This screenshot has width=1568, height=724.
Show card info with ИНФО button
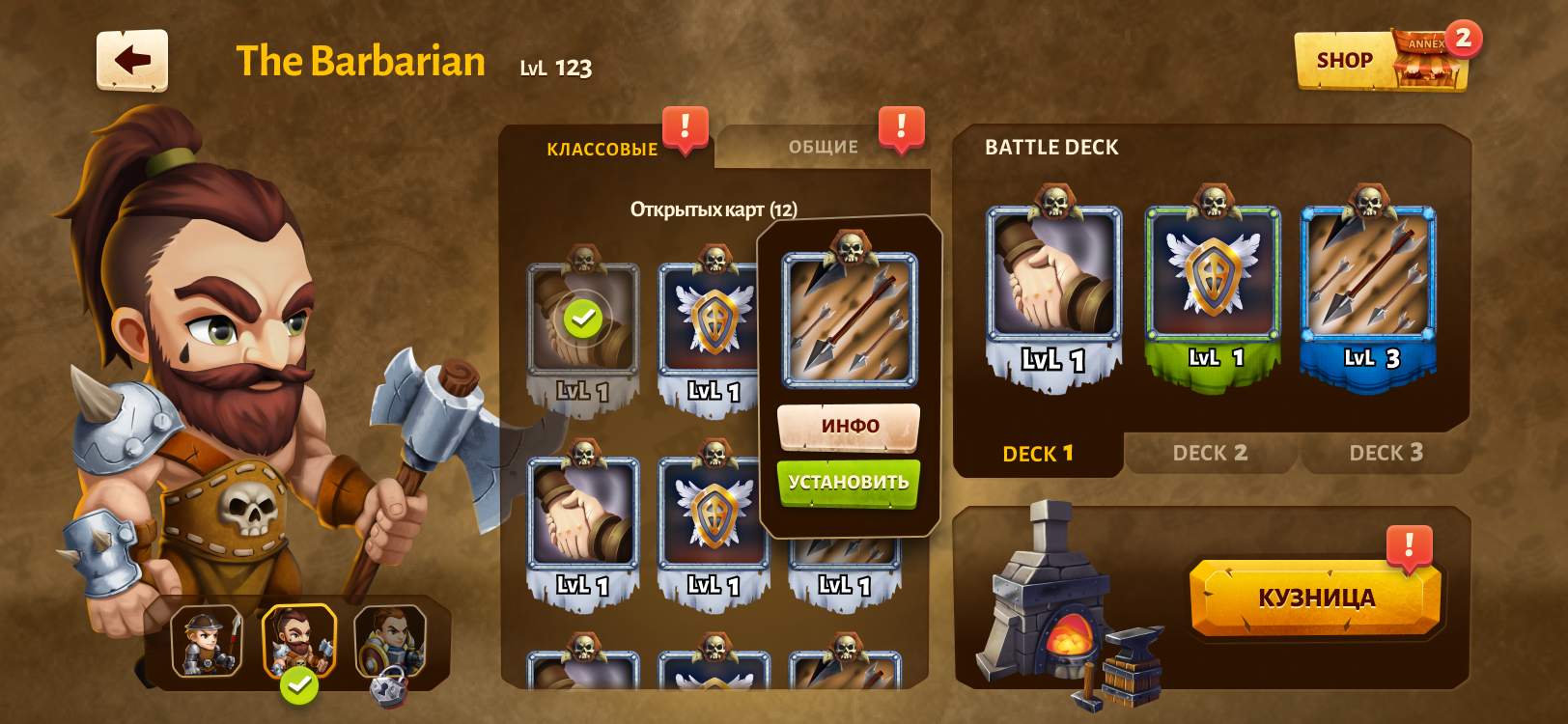pos(849,426)
